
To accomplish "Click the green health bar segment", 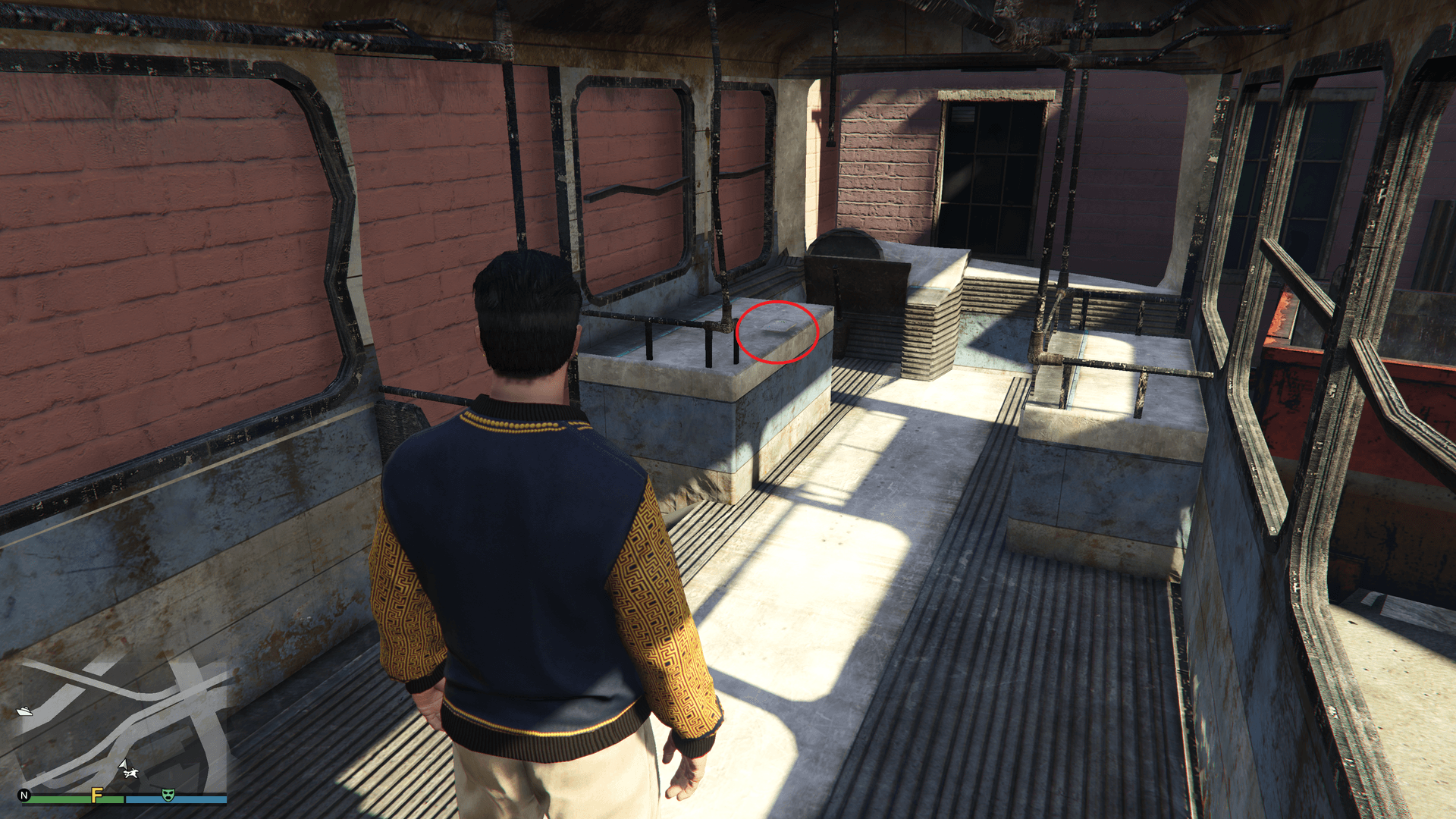I will [x=61, y=799].
